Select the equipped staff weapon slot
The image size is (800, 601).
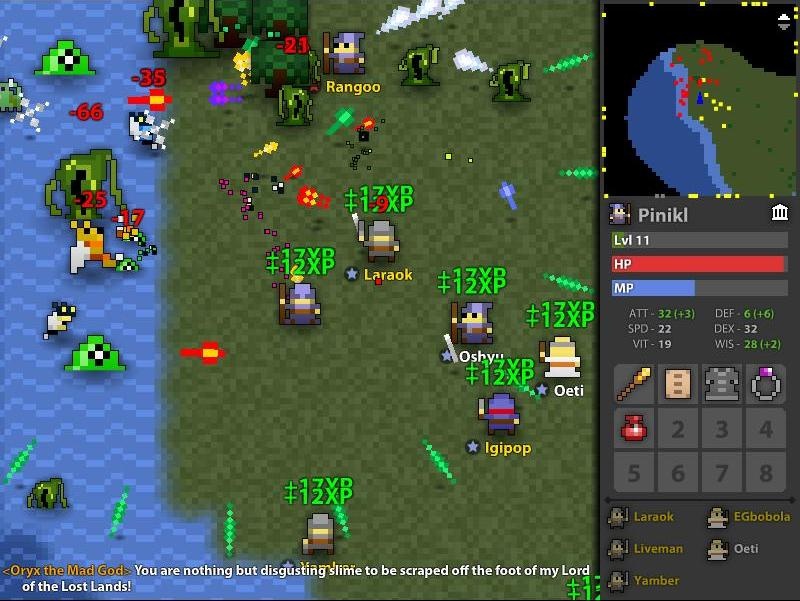tap(634, 384)
